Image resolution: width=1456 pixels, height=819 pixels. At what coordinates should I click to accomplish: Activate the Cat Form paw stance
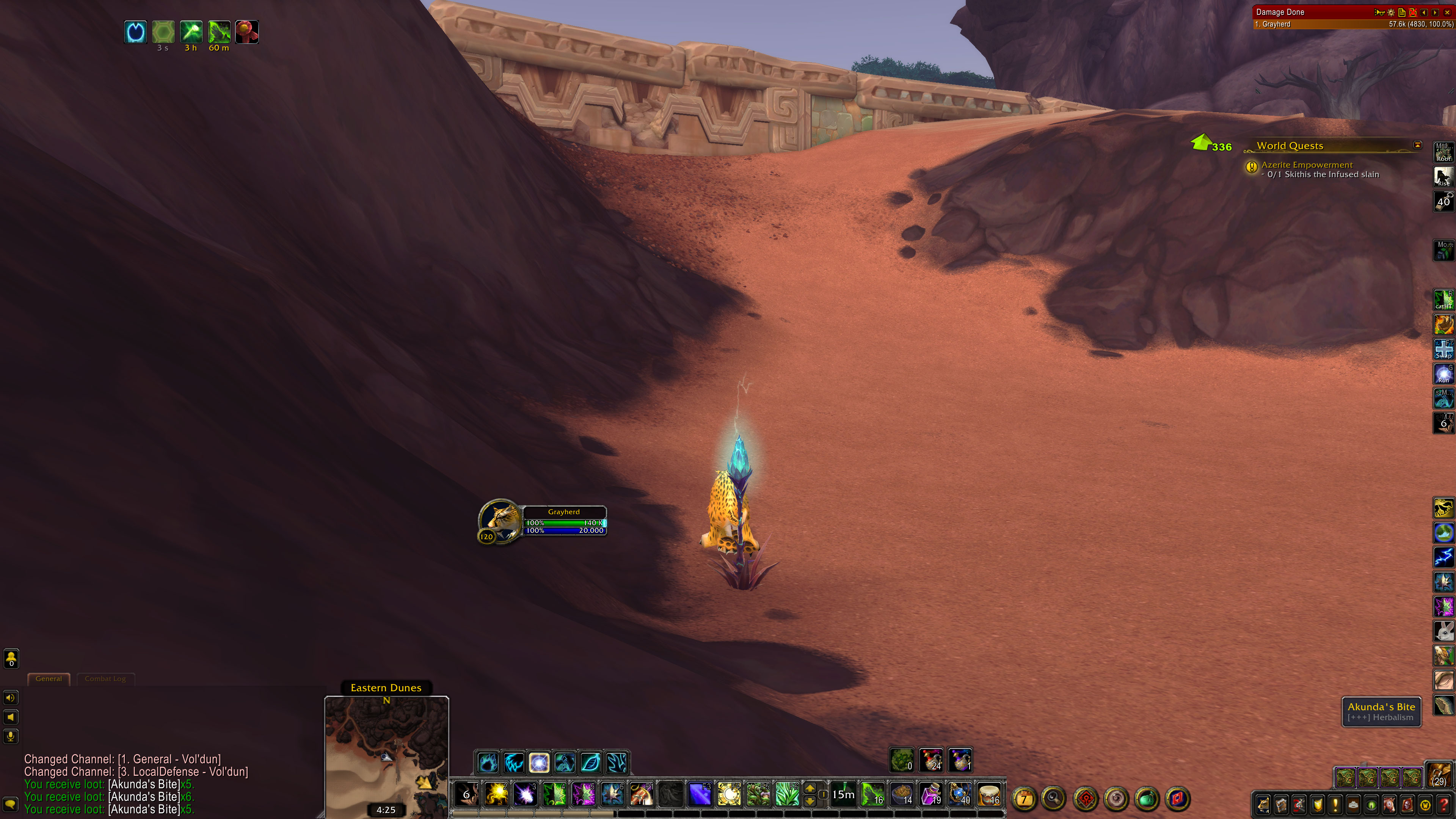487,763
